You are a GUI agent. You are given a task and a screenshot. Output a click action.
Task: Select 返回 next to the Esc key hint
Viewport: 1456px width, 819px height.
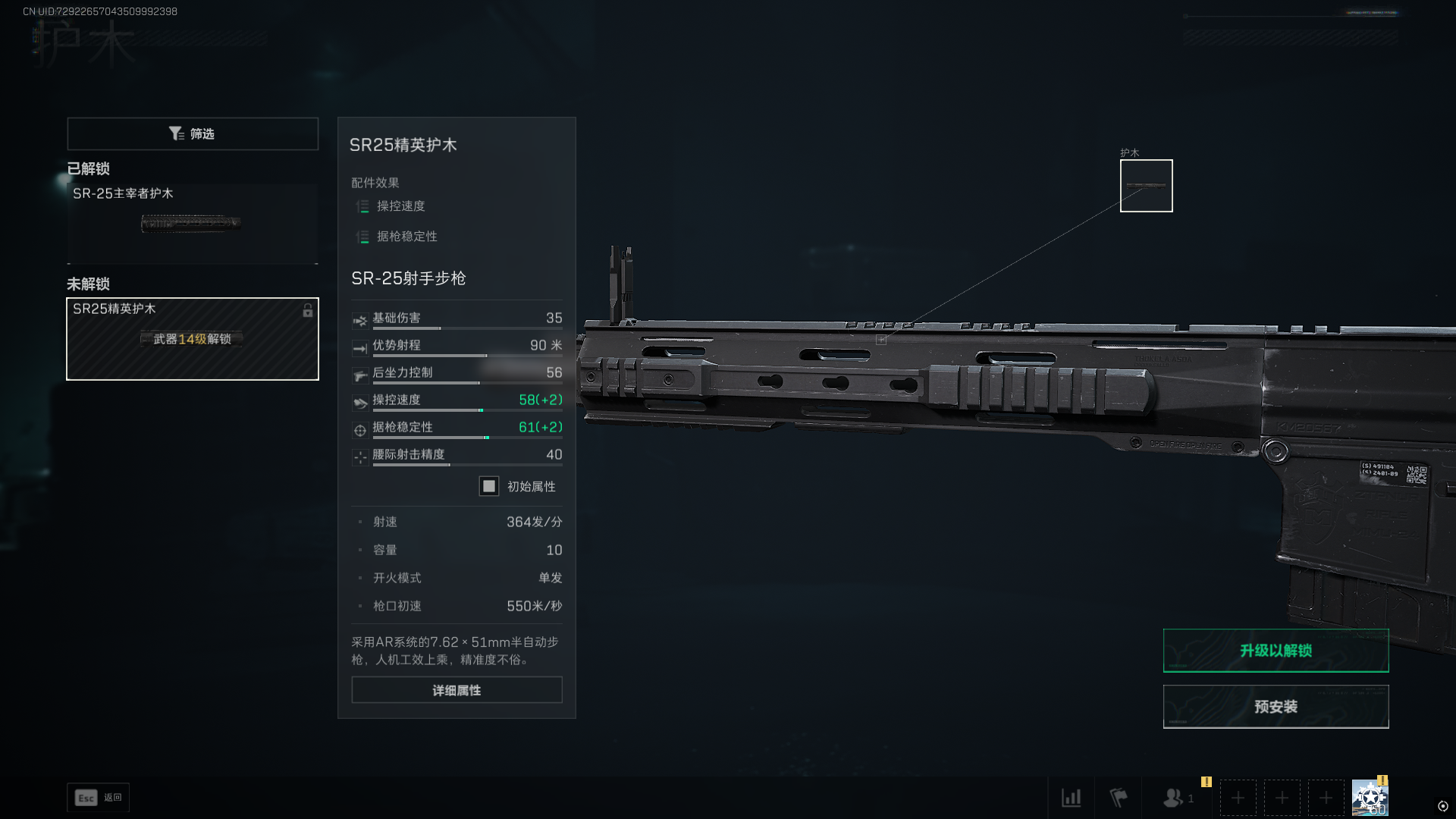click(x=111, y=798)
